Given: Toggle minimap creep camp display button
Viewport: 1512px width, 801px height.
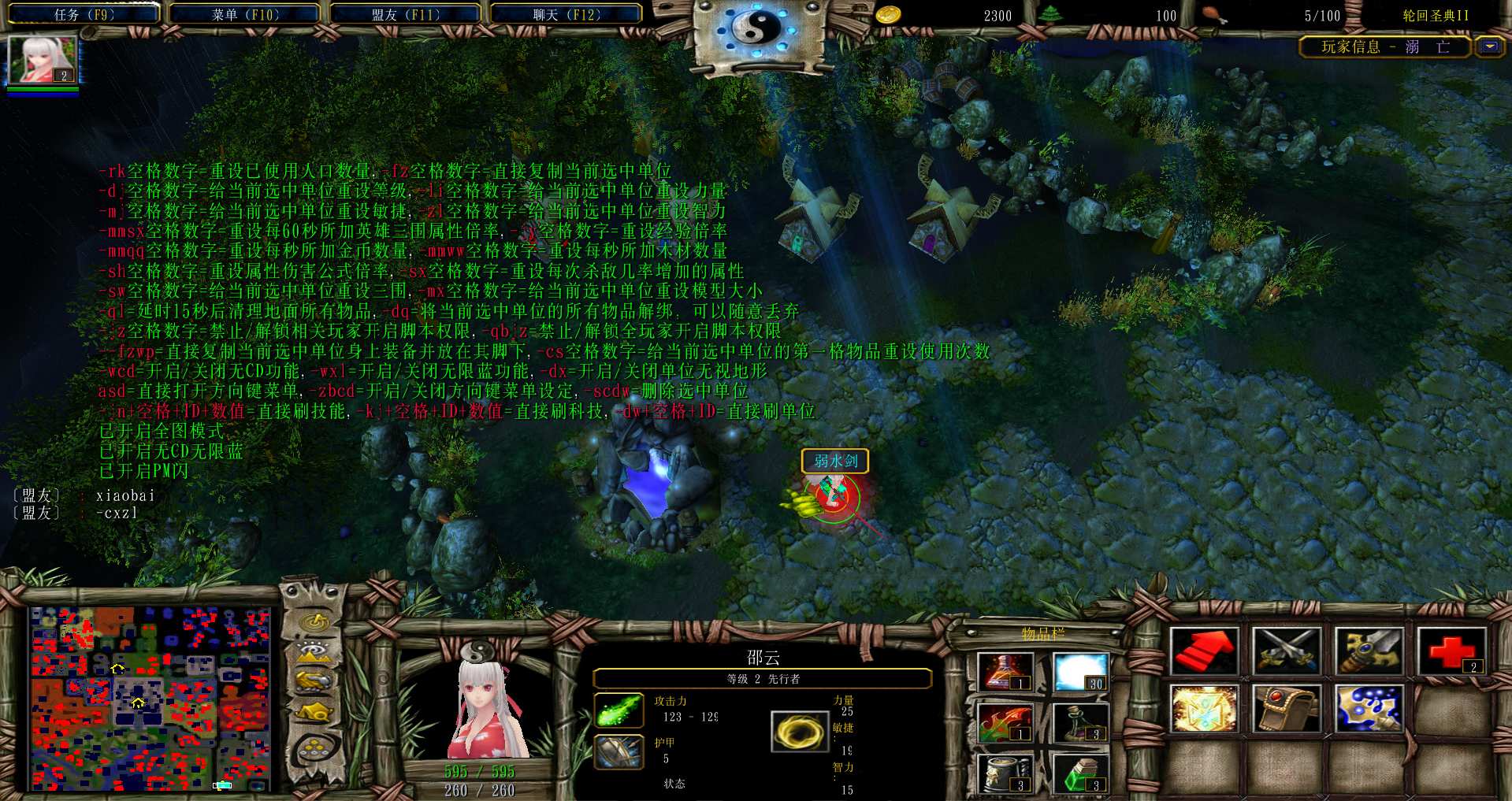Looking at the screenshot, I should [315, 712].
